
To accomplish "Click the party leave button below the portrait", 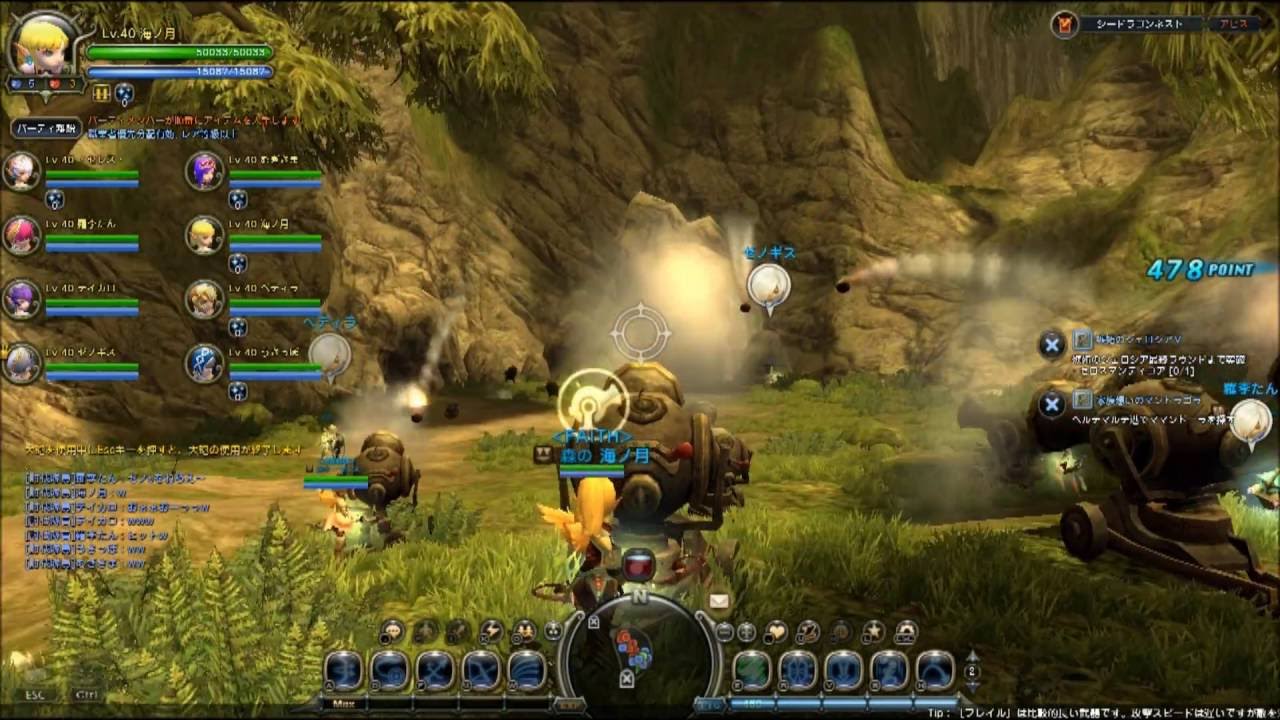I will [x=46, y=128].
